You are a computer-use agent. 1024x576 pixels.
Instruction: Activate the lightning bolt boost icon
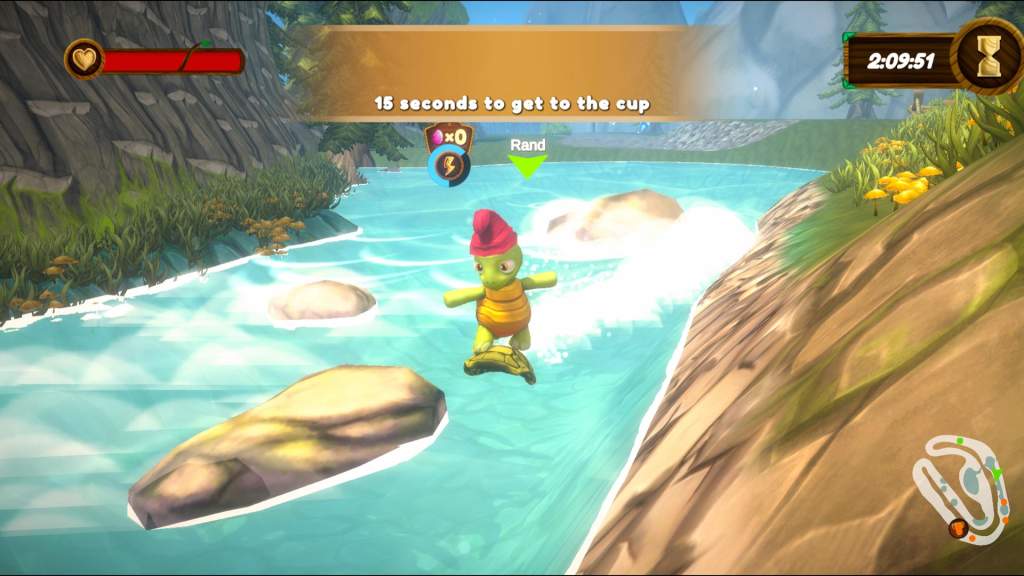(x=449, y=166)
